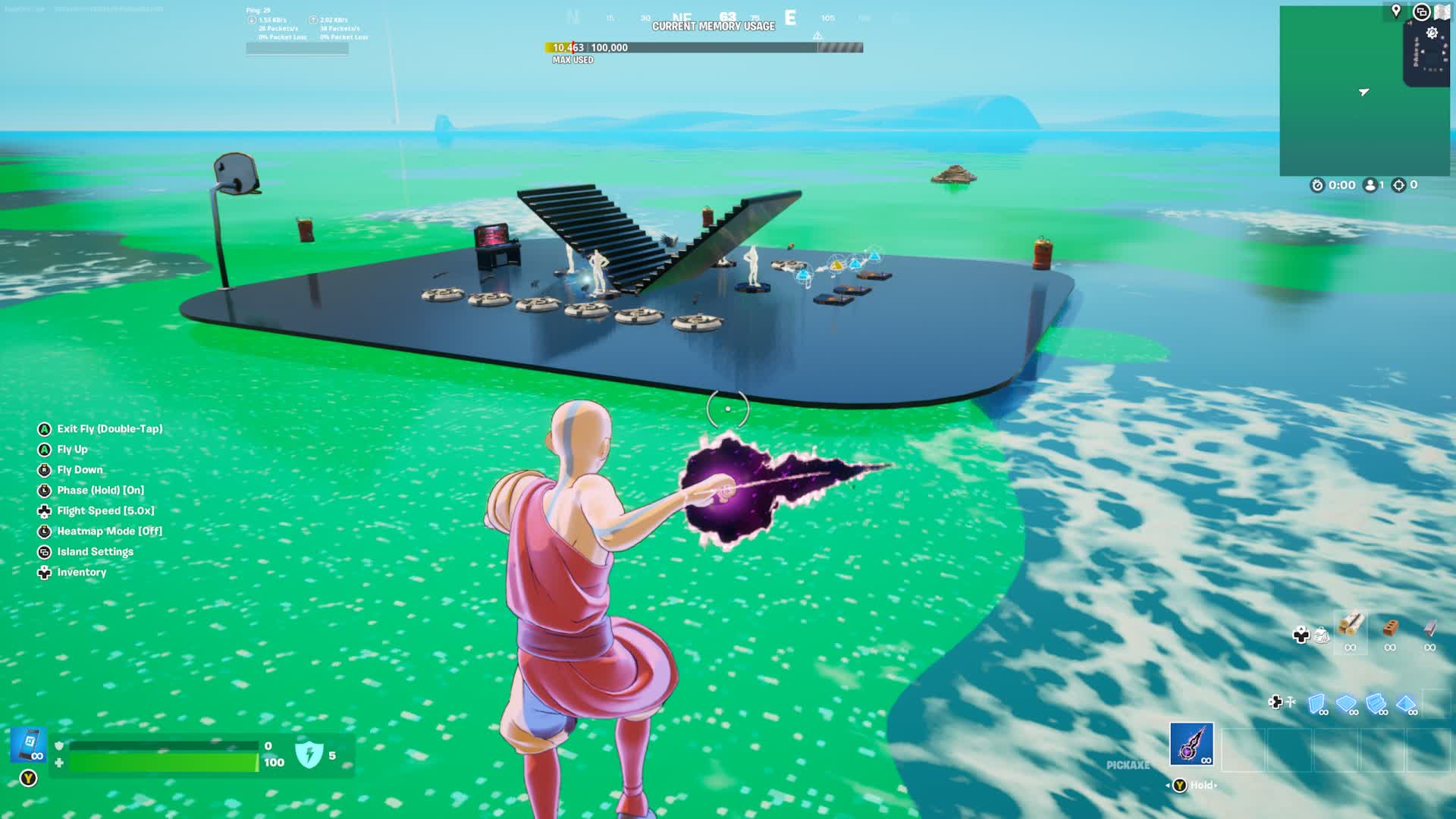Viewport: 1456px width, 819px height.
Task: Open the folded map icon
Action: (1442, 11)
